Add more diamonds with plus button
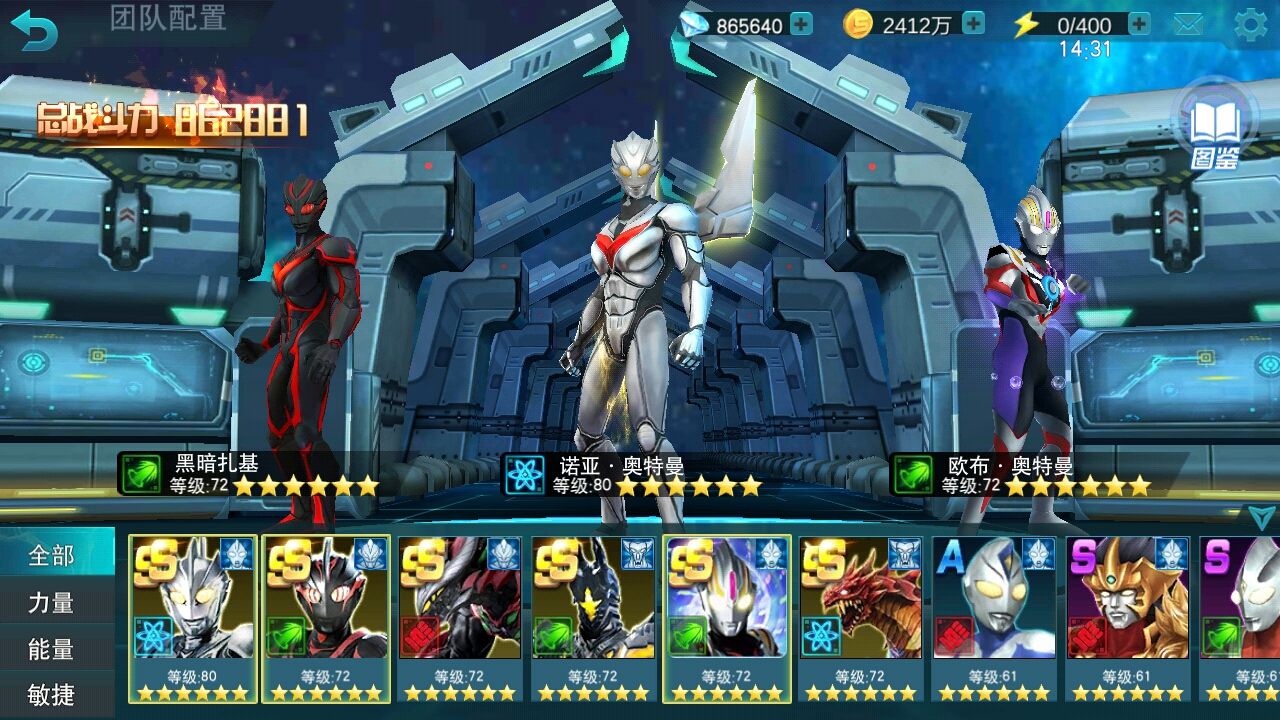 pyautogui.click(x=801, y=24)
